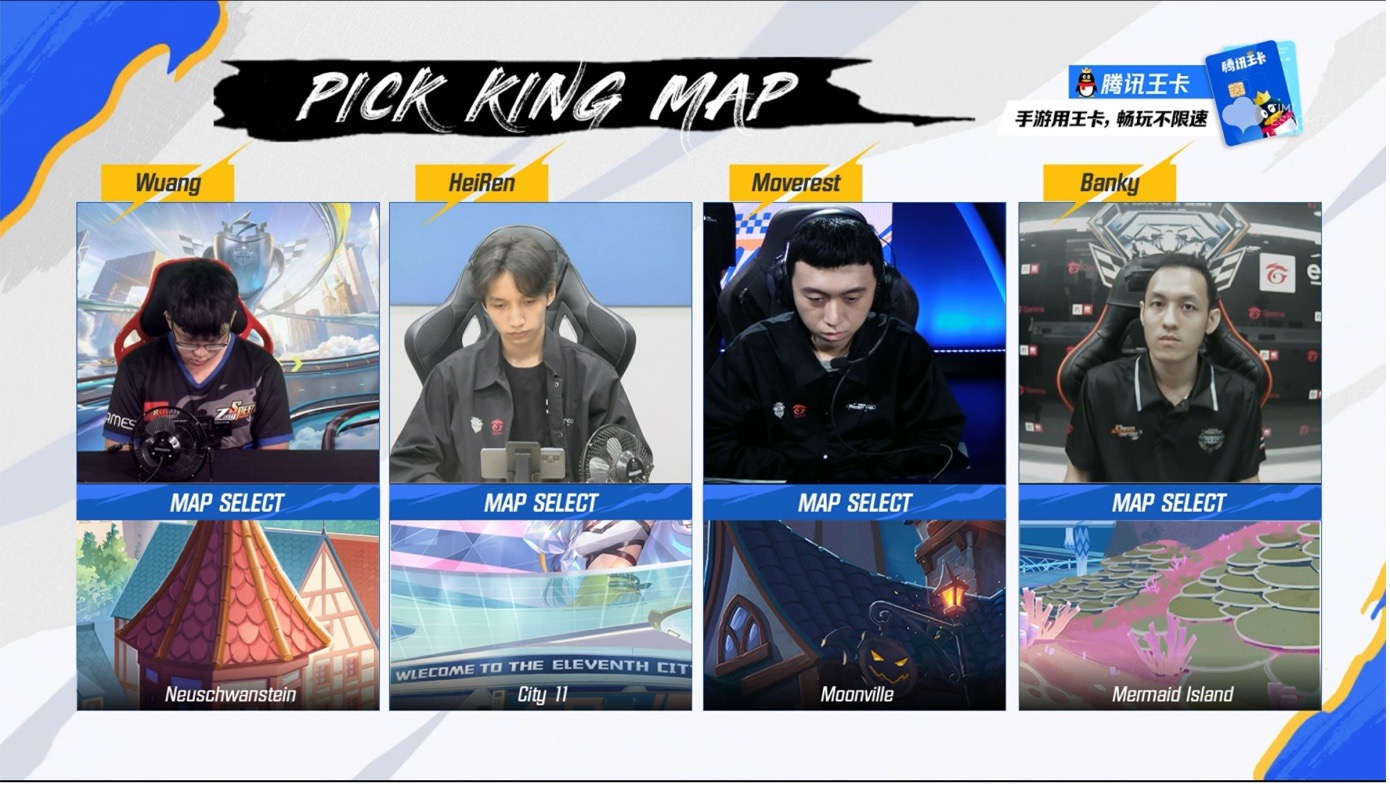Click the Wuang player name tag
The width and height of the screenshot is (1390, 785).
[x=168, y=183]
